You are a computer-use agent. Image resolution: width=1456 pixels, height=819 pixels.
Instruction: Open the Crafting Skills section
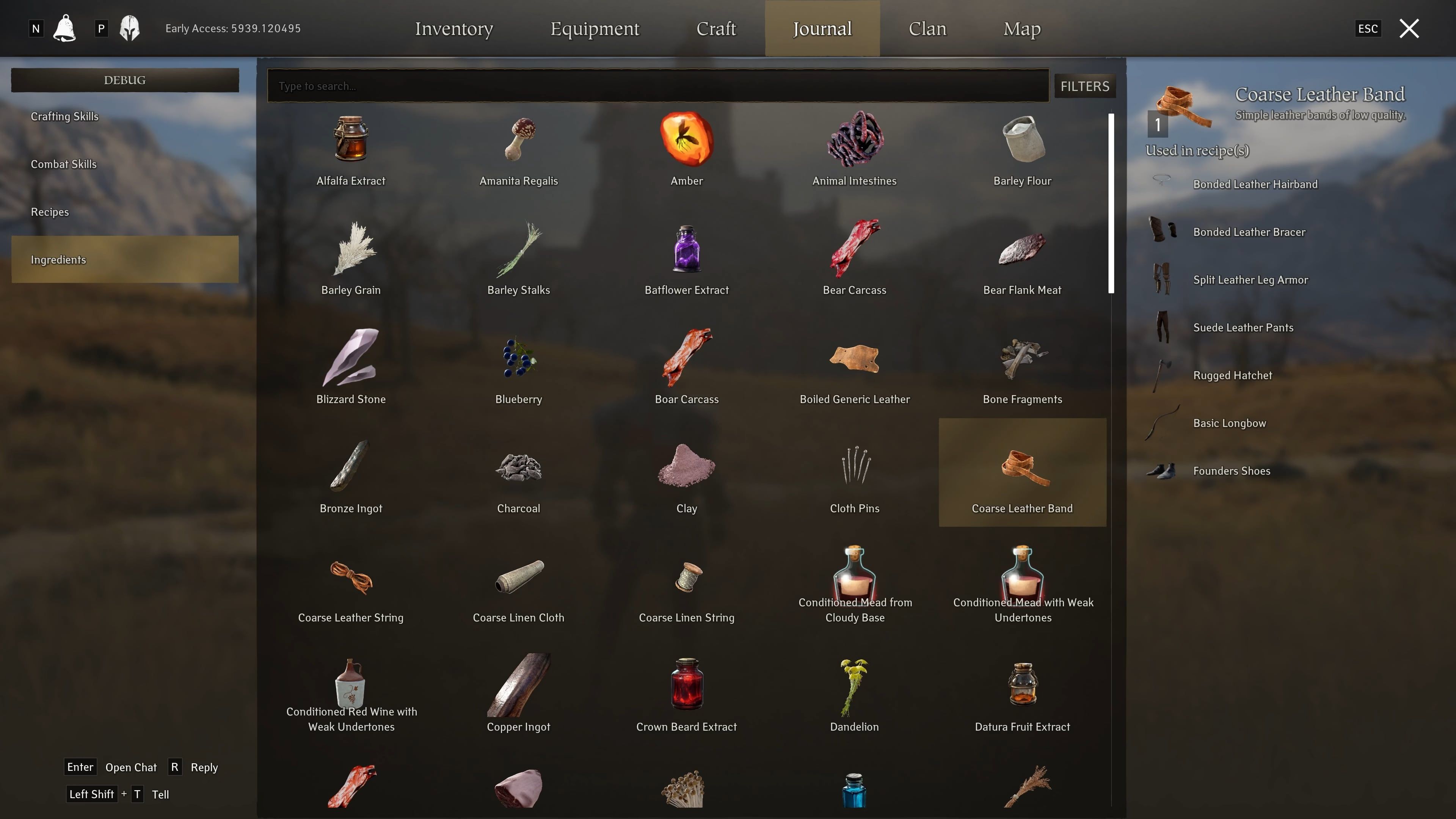pos(64,116)
